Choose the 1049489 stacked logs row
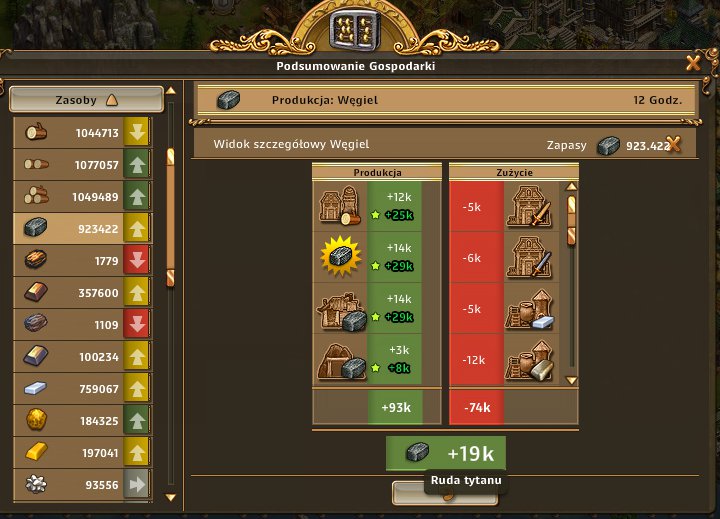This screenshot has height=519, width=720. pos(81,196)
